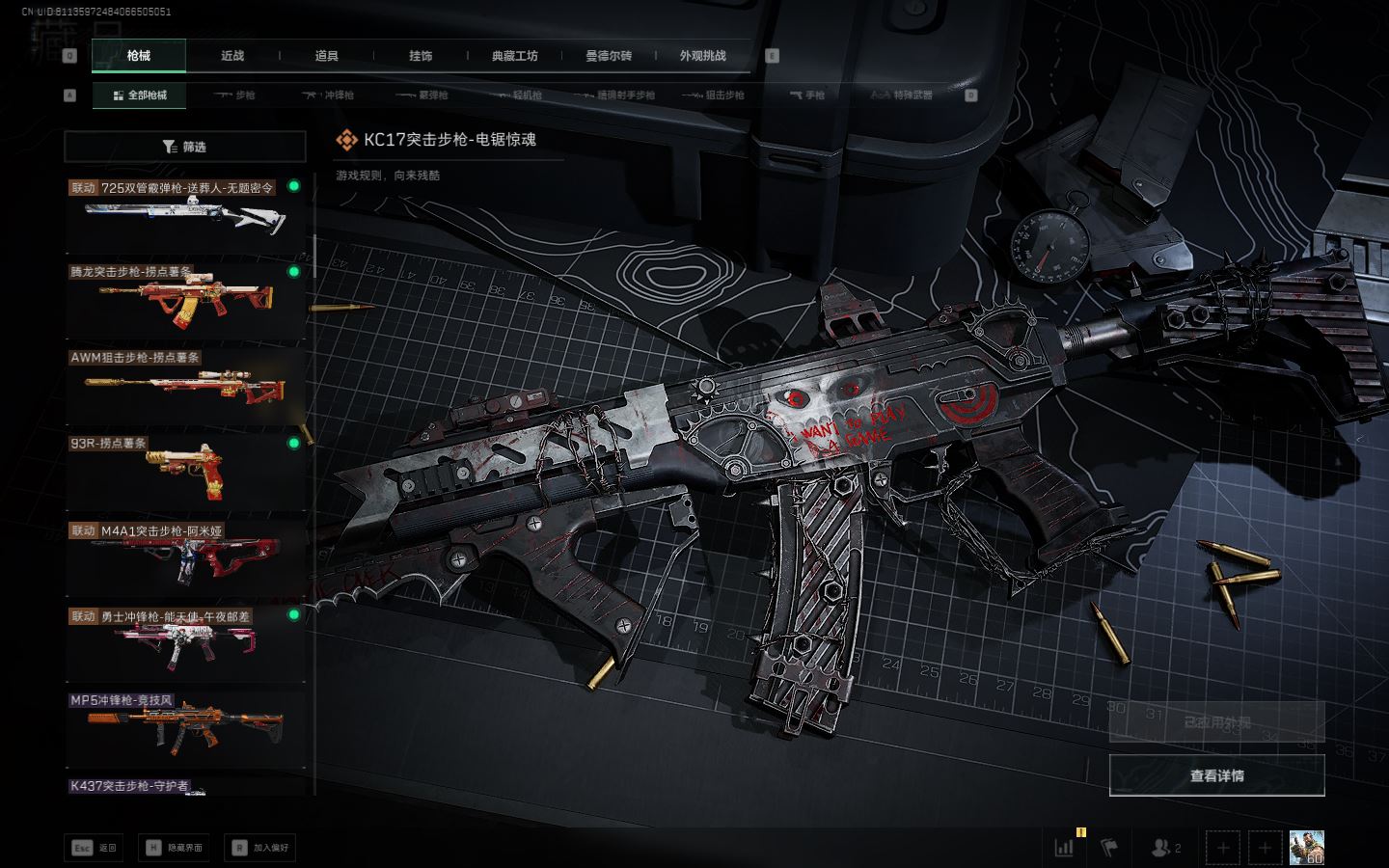Pick the AWM狙击步枪 skin entry
This screenshot has height=868, width=1389.
pyautogui.click(x=185, y=386)
